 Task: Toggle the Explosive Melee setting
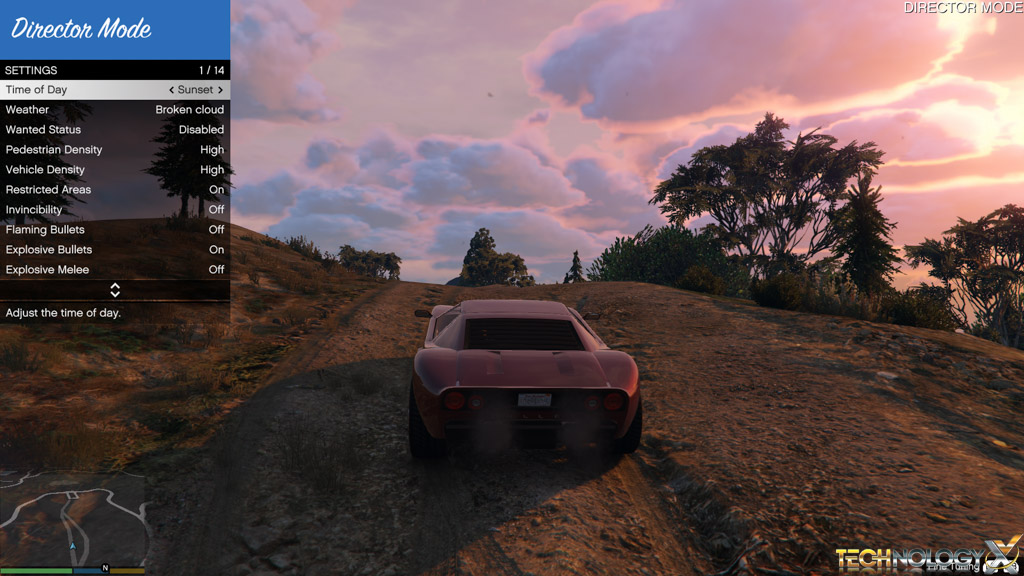(115, 270)
